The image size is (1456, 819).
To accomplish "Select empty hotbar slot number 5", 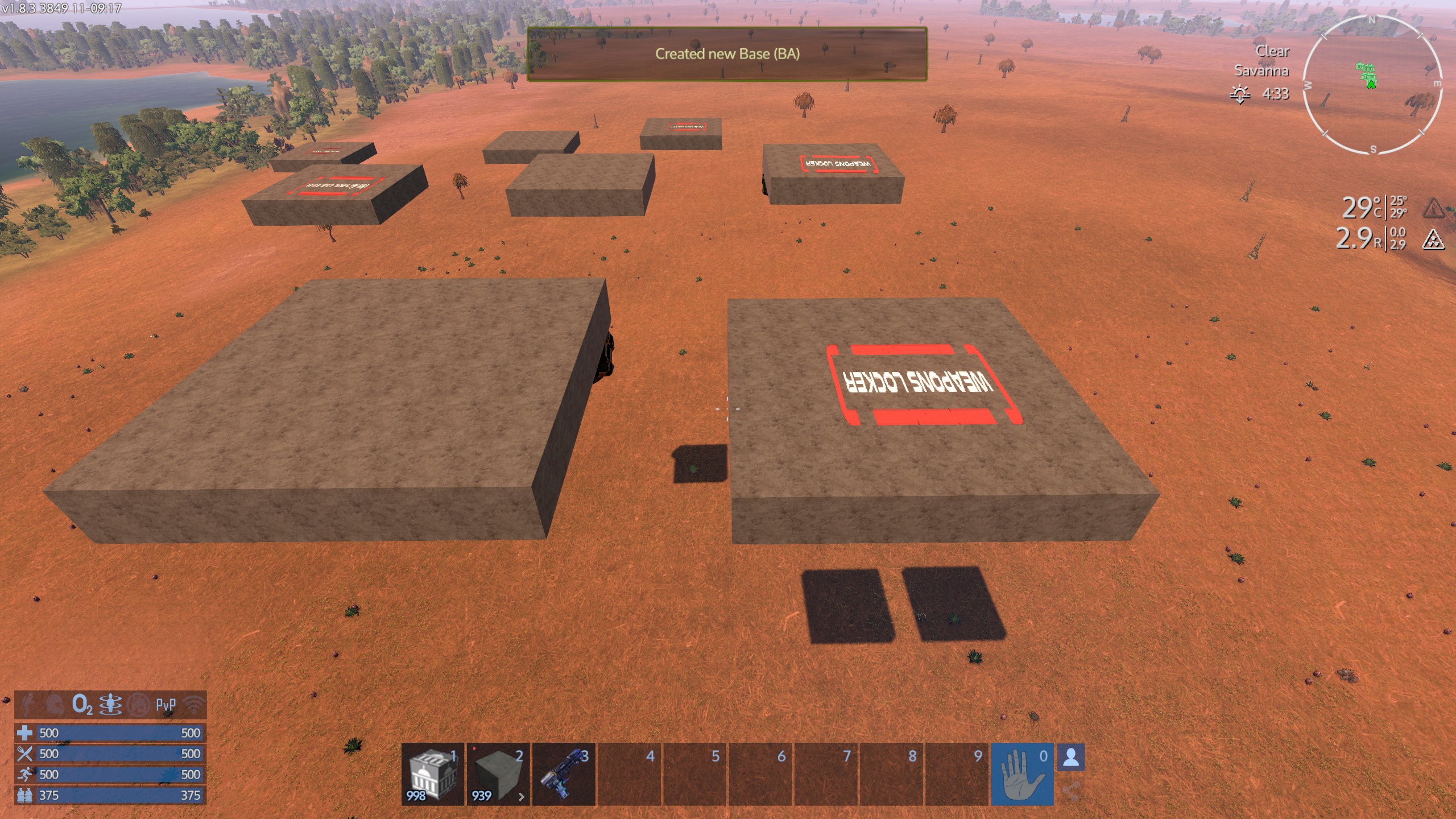I will (694, 773).
